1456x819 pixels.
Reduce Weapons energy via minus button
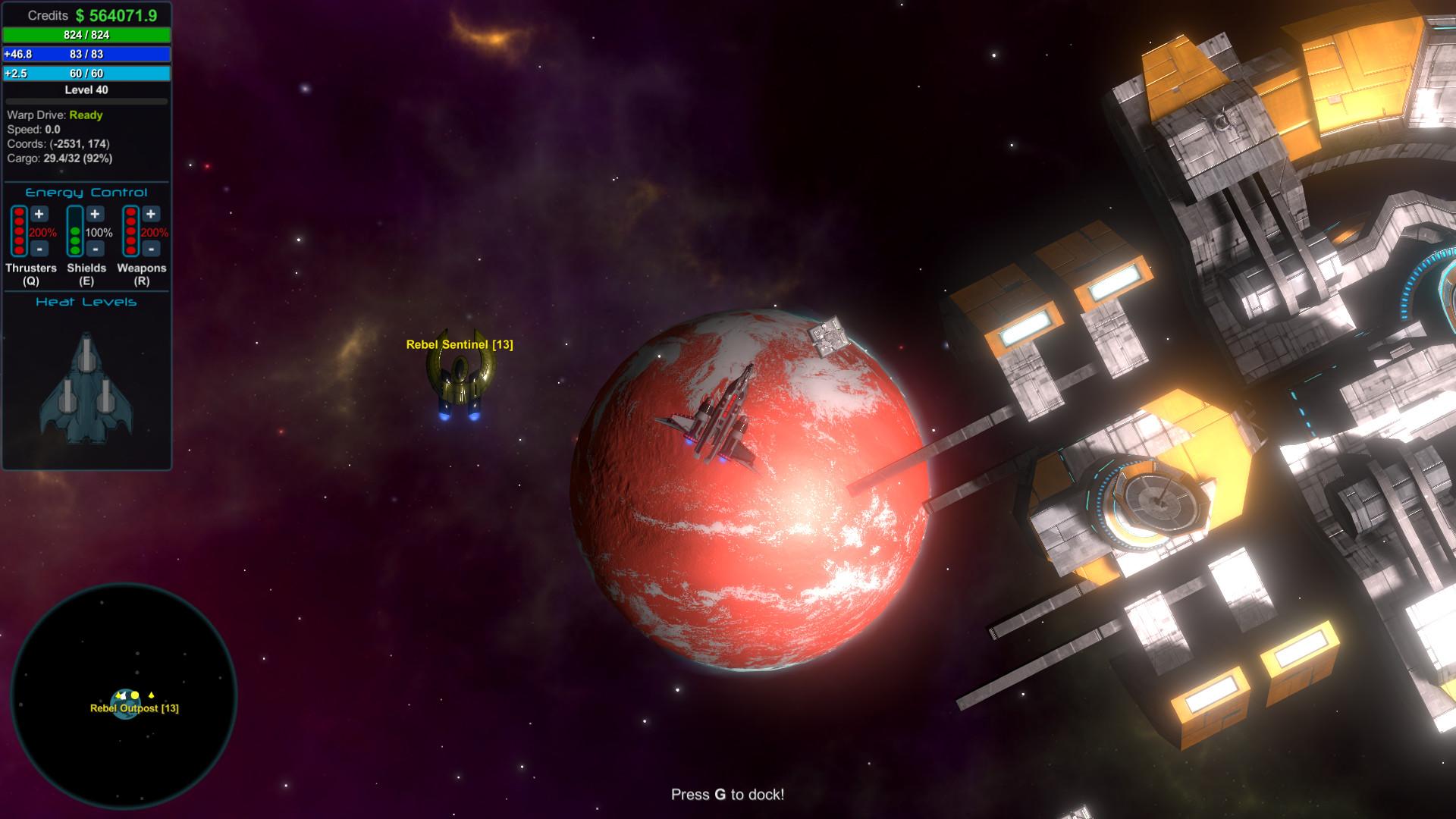[151, 248]
